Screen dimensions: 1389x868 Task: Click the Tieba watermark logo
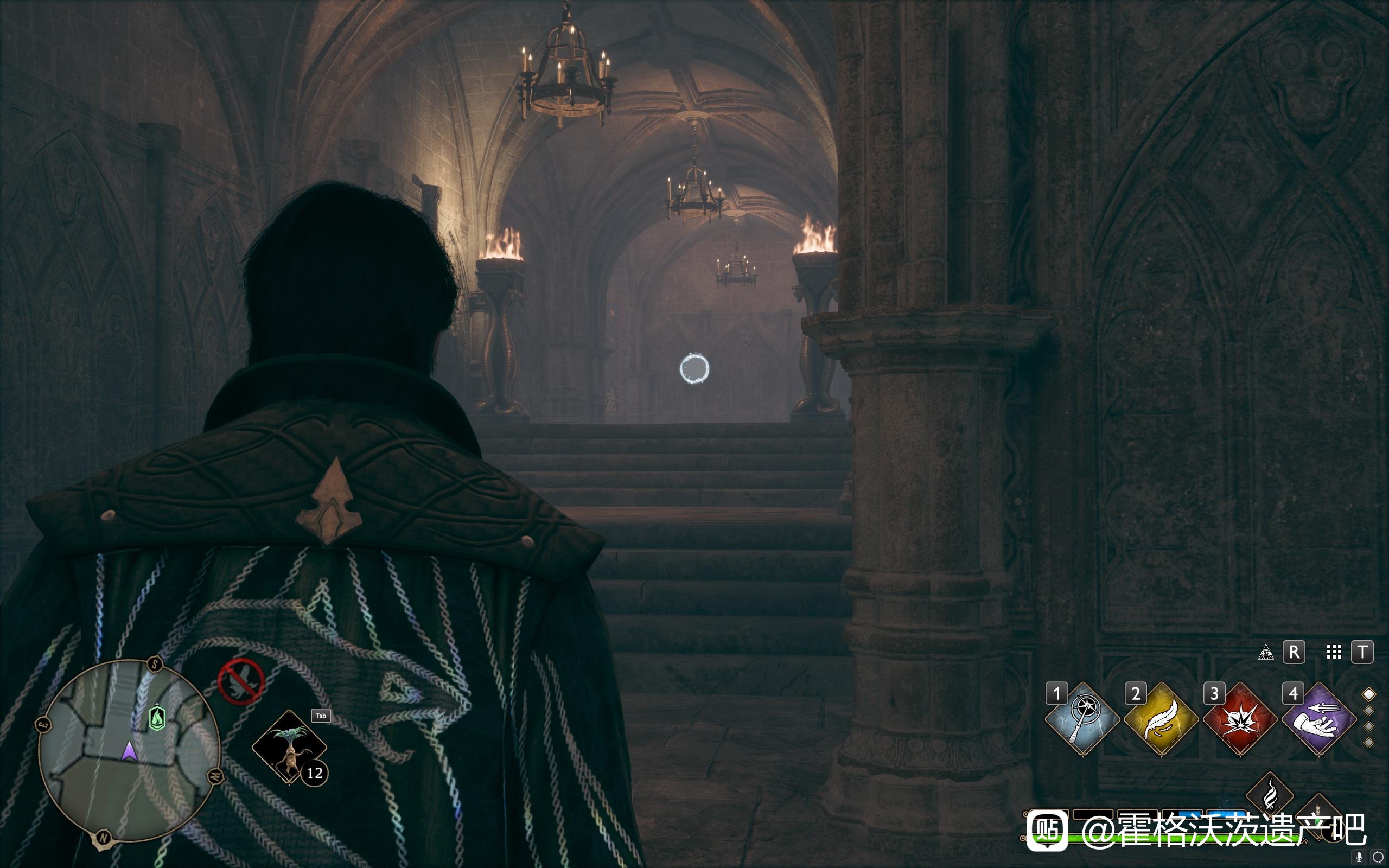tap(1047, 829)
